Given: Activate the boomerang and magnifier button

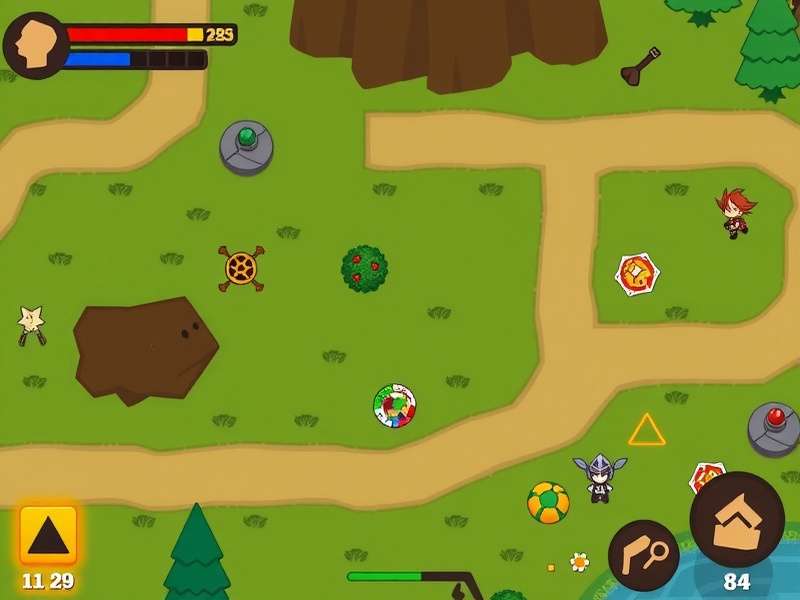Looking at the screenshot, I should 643,555.
